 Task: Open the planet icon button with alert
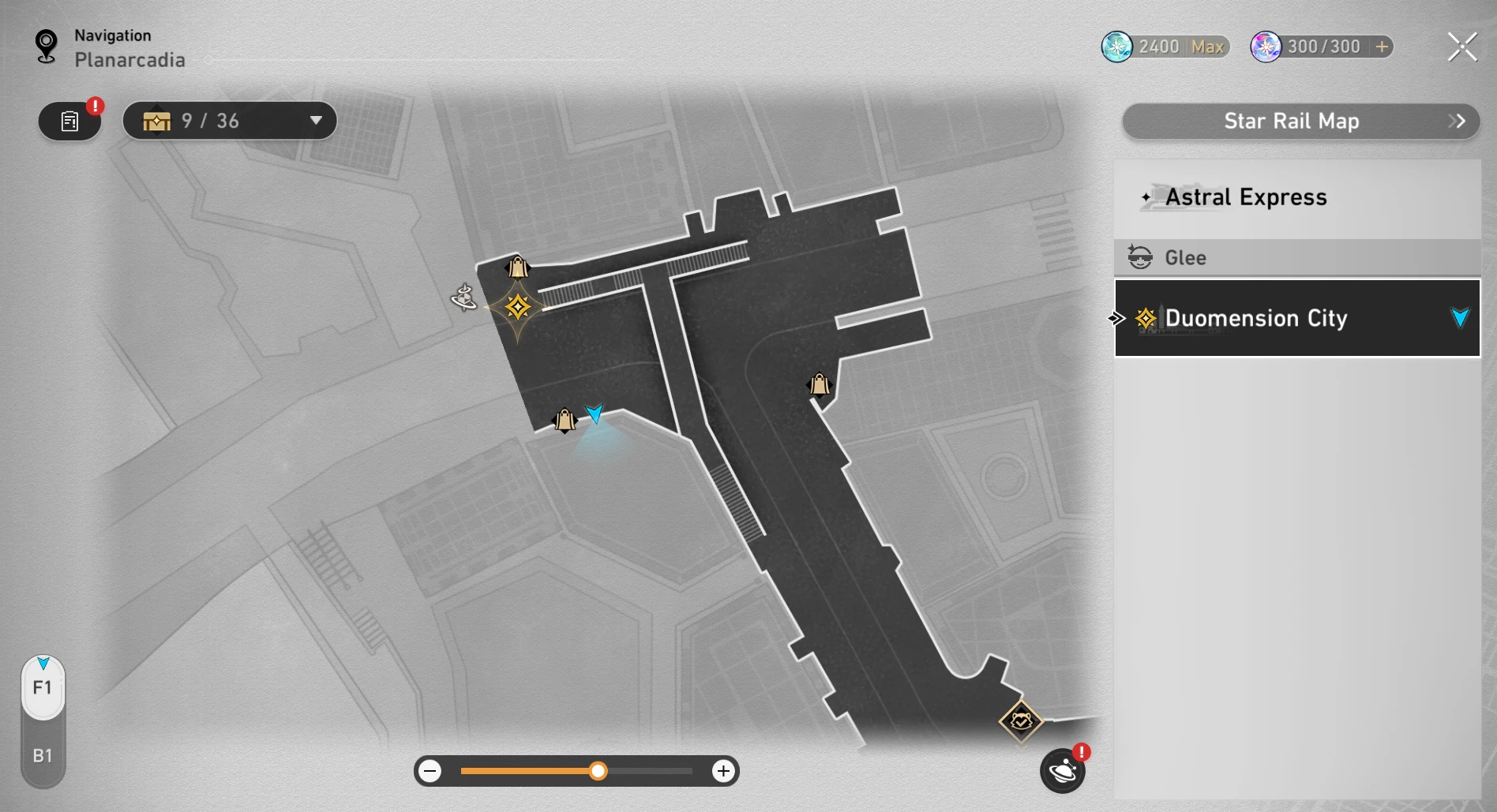pyautogui.click(x=1062, y=771)
